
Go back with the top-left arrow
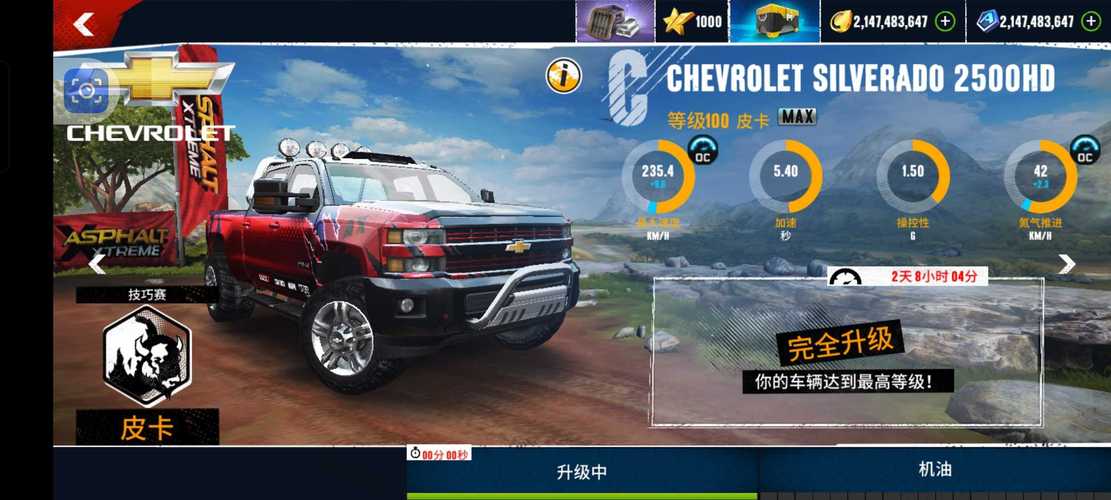(84, 24)
